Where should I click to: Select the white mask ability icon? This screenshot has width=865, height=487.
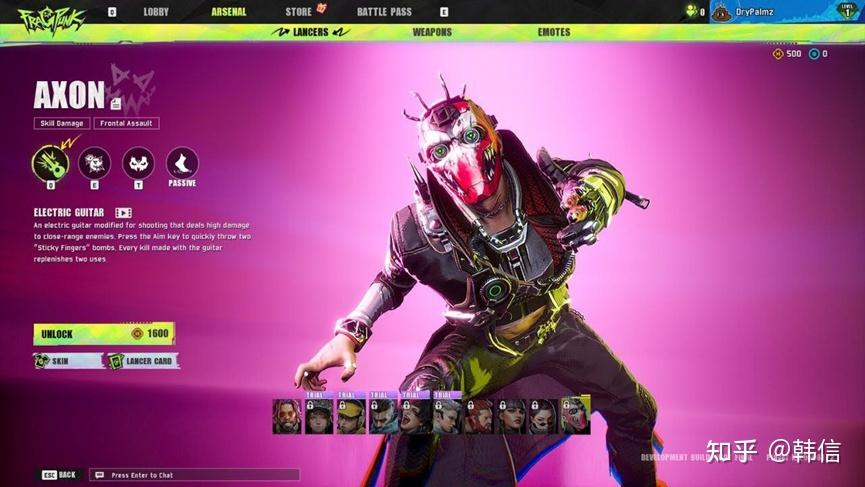pyautogui.click(x=138, y=163)
